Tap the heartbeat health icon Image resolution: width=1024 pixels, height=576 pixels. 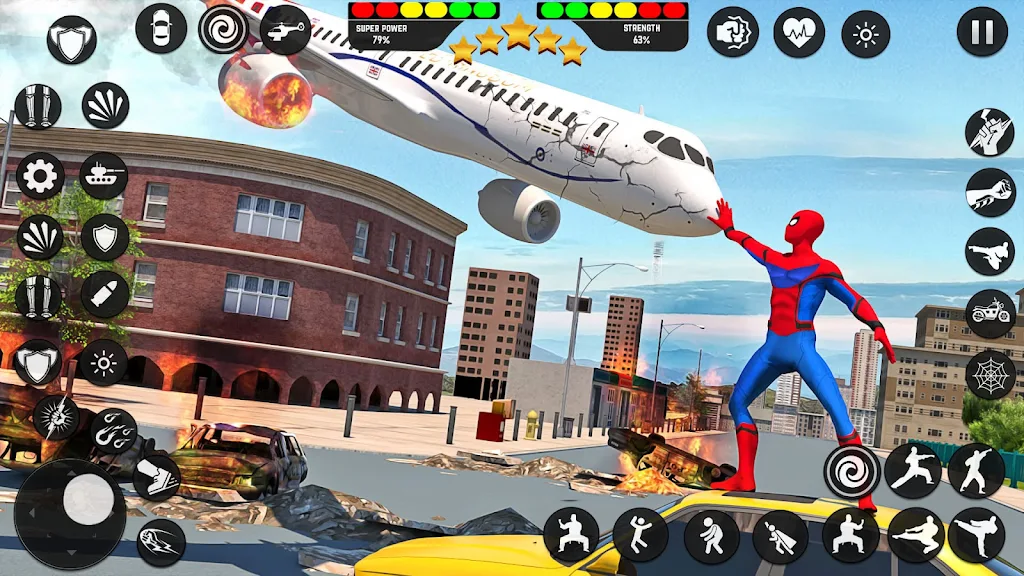pos(798,32)
